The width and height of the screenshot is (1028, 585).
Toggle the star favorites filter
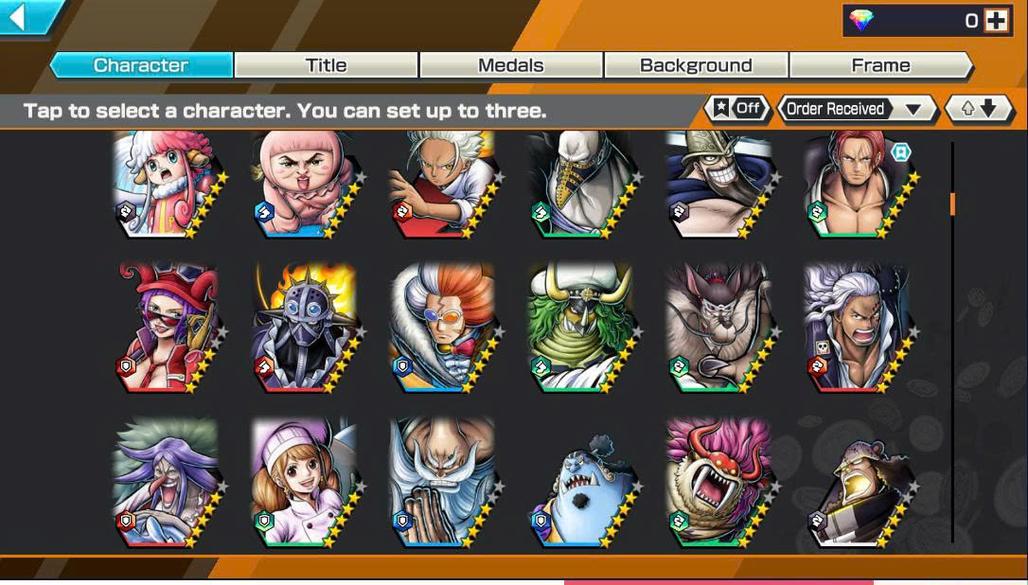[737, 109]
